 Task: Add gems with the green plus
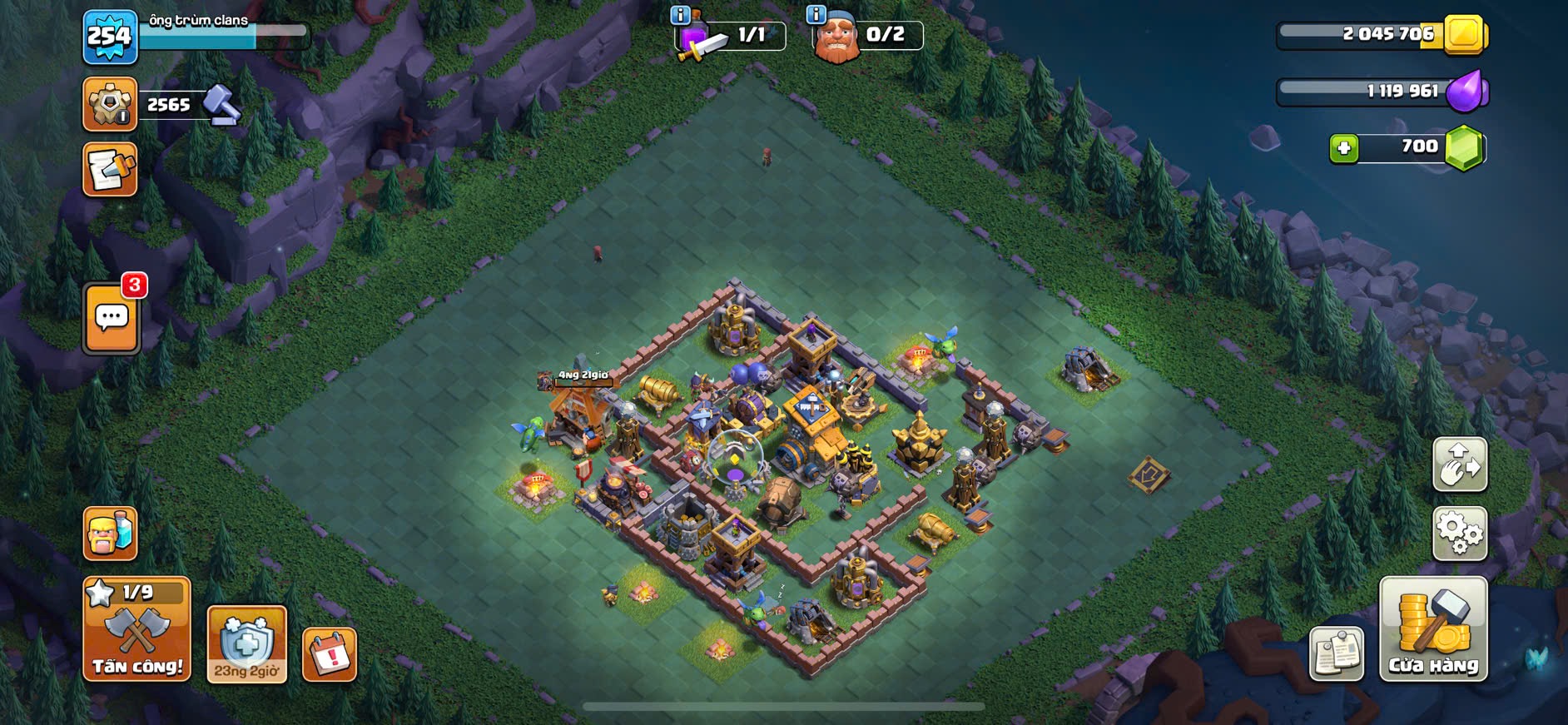pyautogui.click(x=1343, y=148)
